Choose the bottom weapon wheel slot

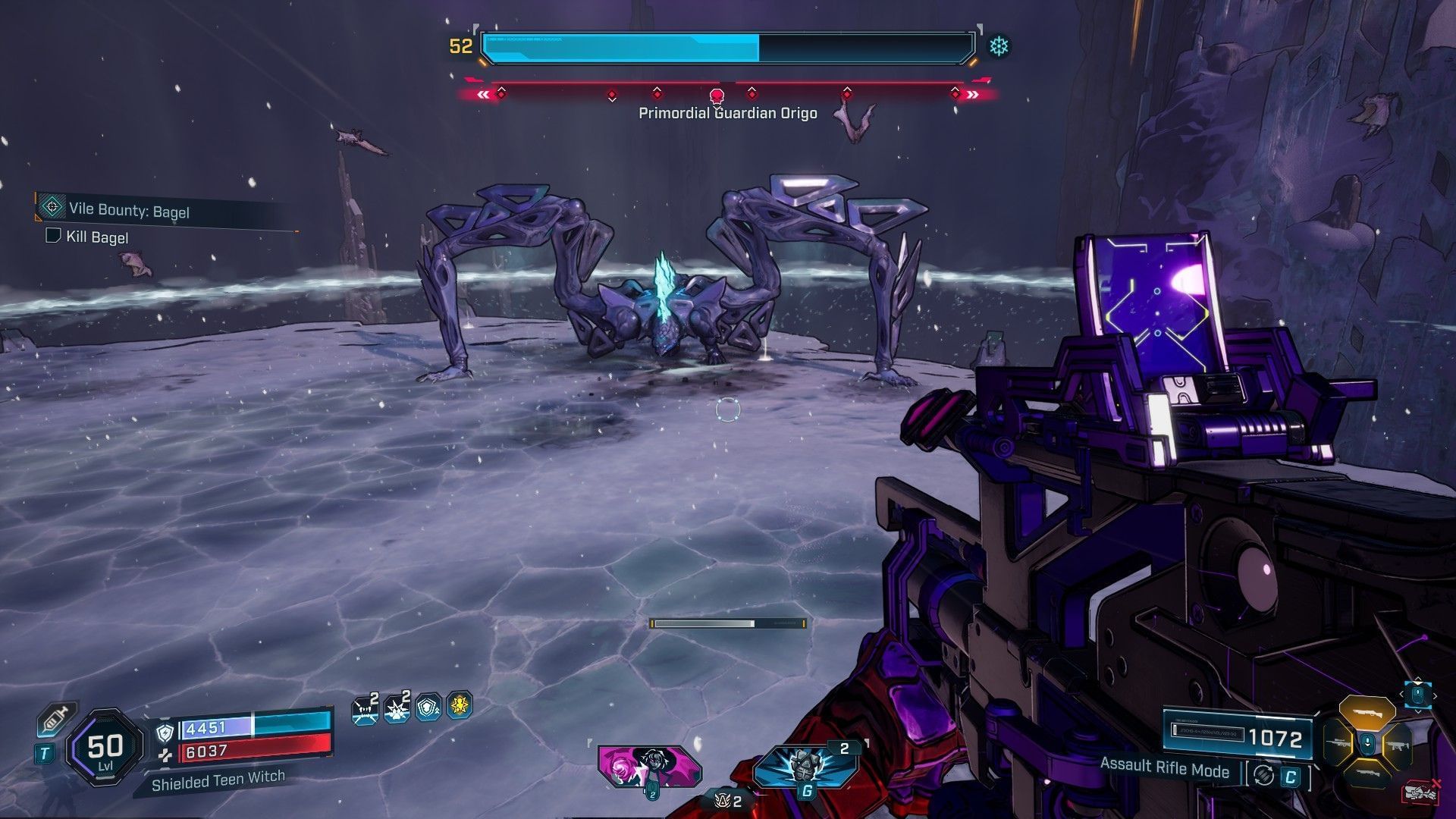(x=1367, y=775)
